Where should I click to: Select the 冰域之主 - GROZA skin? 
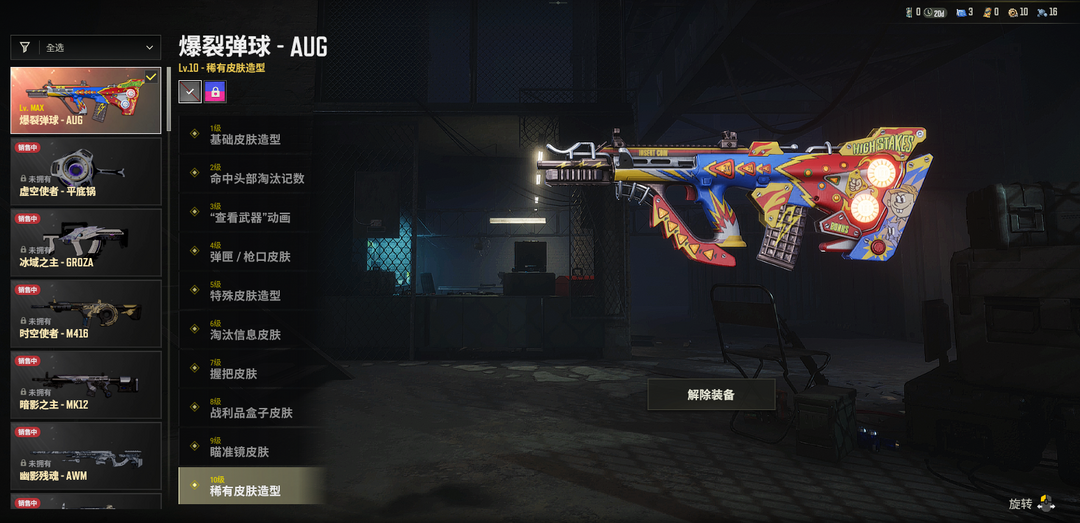point(85,242)
